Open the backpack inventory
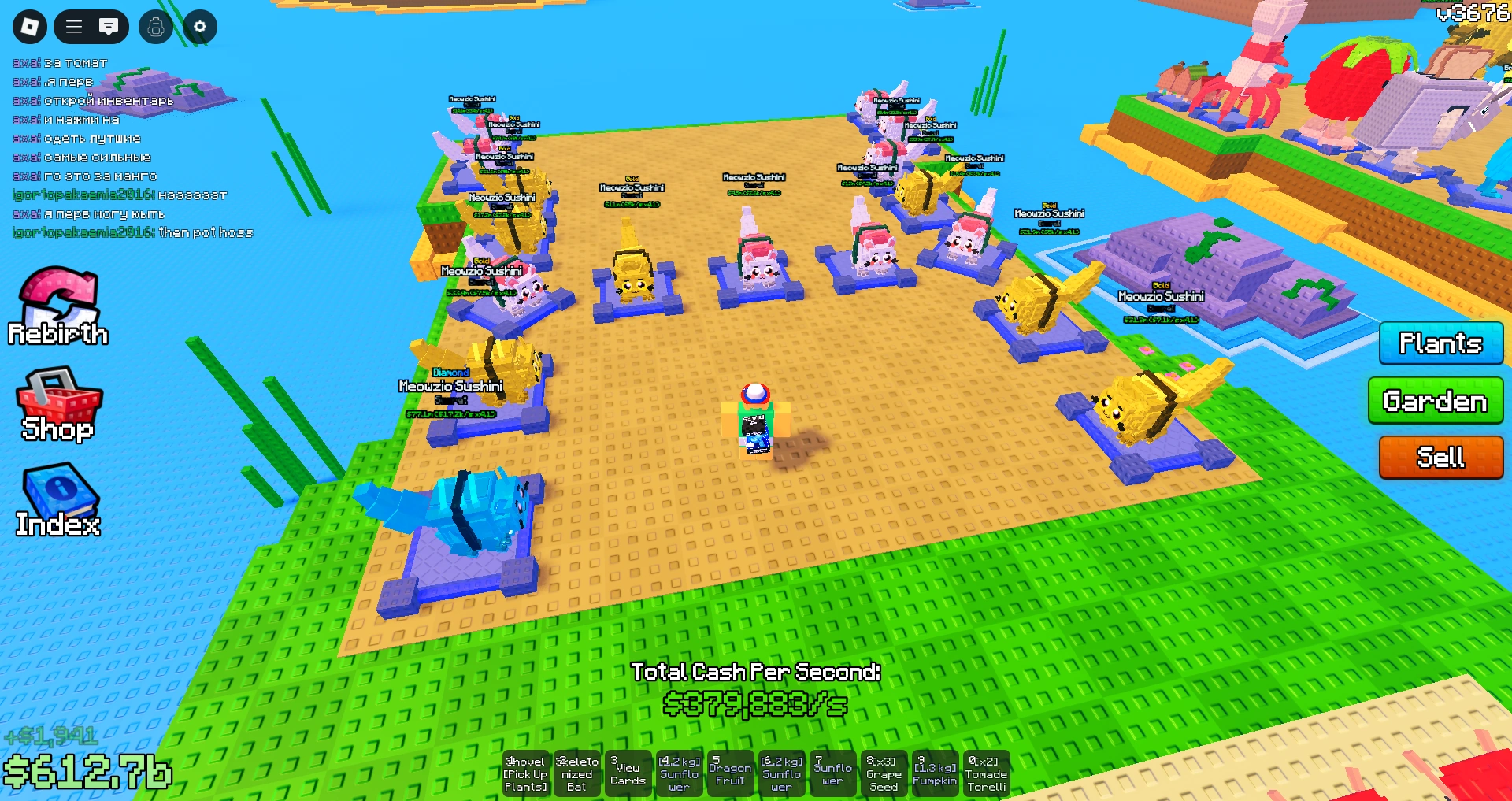1512x801 pixels. [155, 26]
